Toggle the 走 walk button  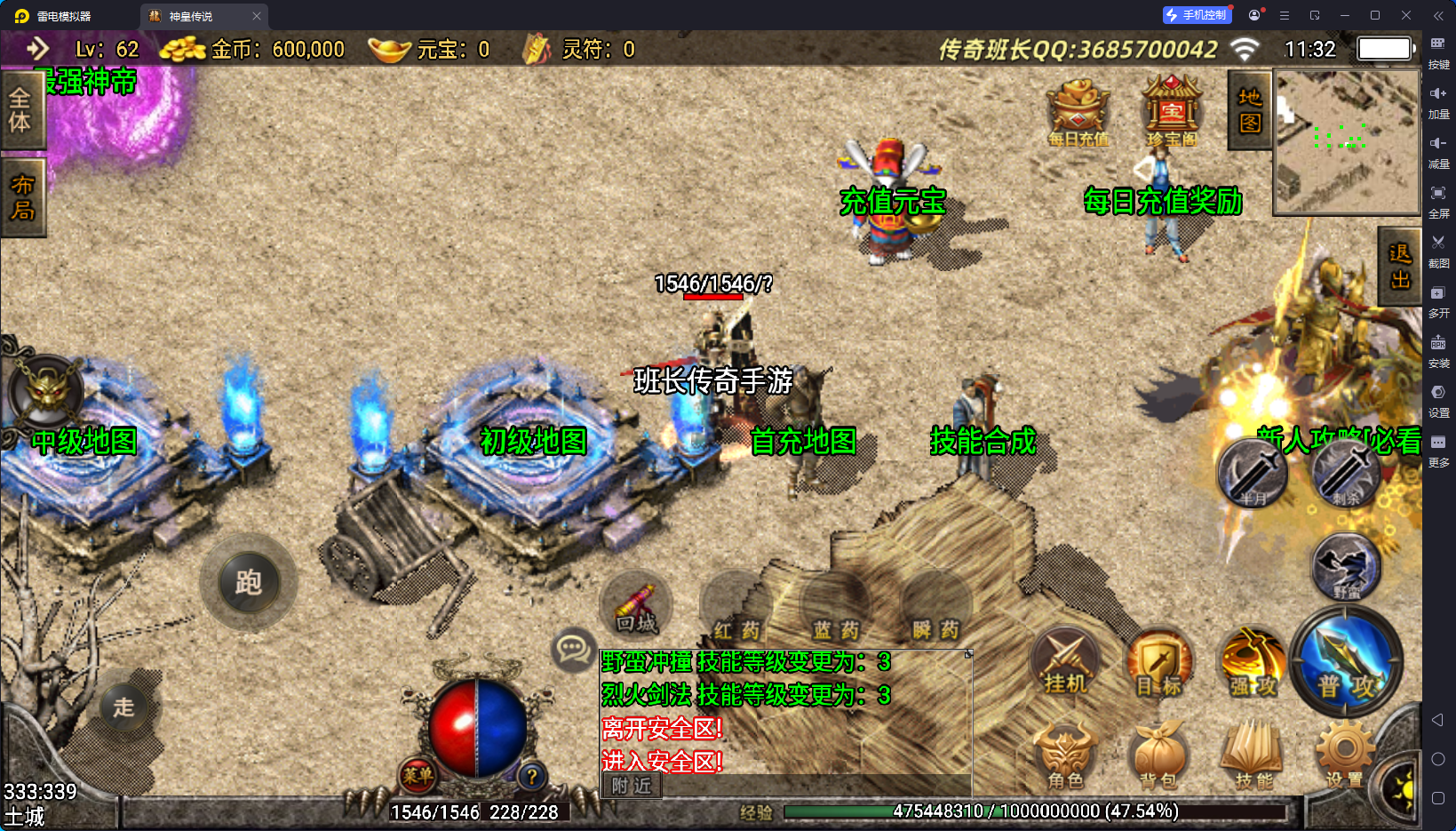(x=123, y=707)
